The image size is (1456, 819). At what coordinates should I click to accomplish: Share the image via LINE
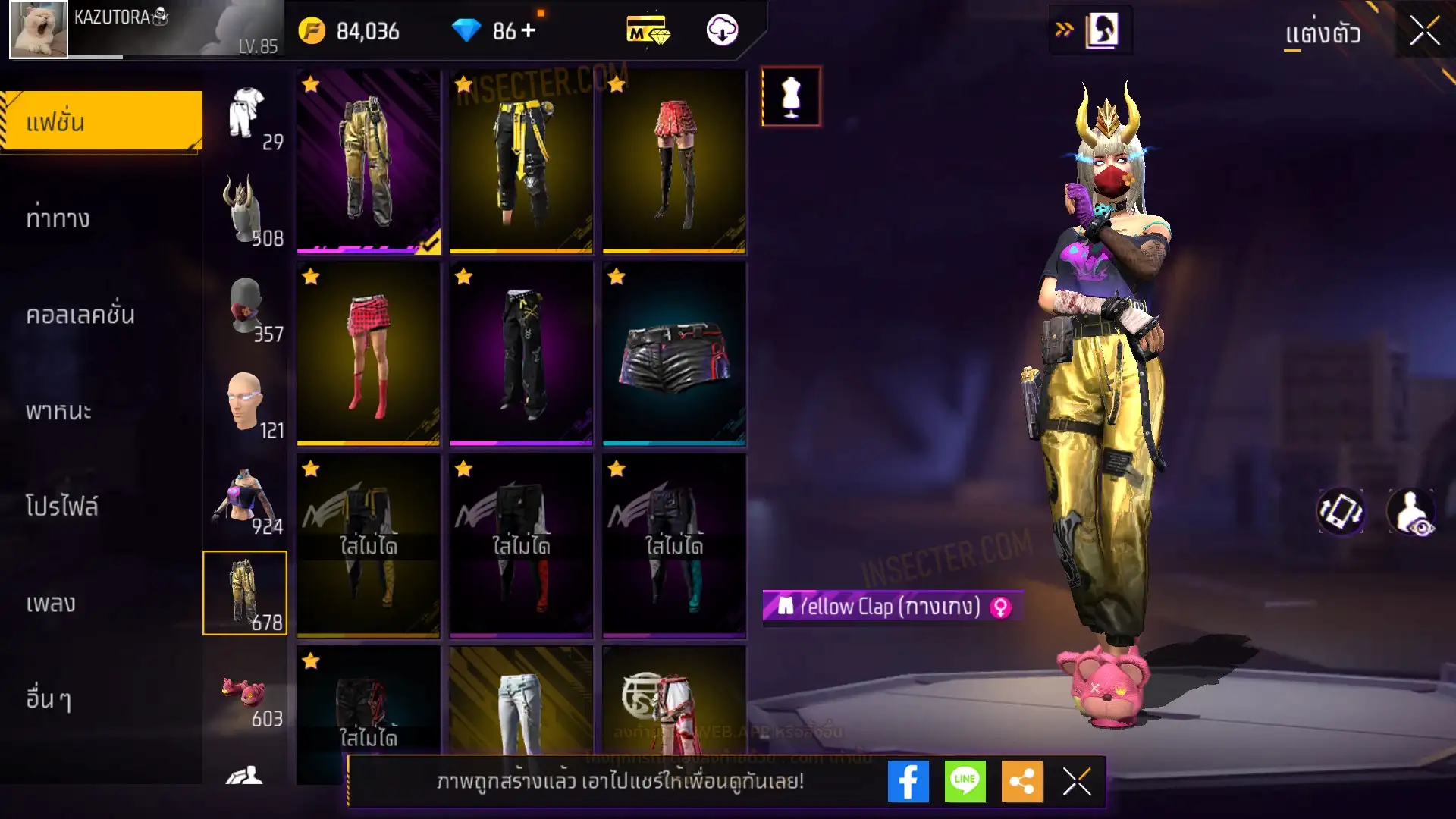click(965, 781)
